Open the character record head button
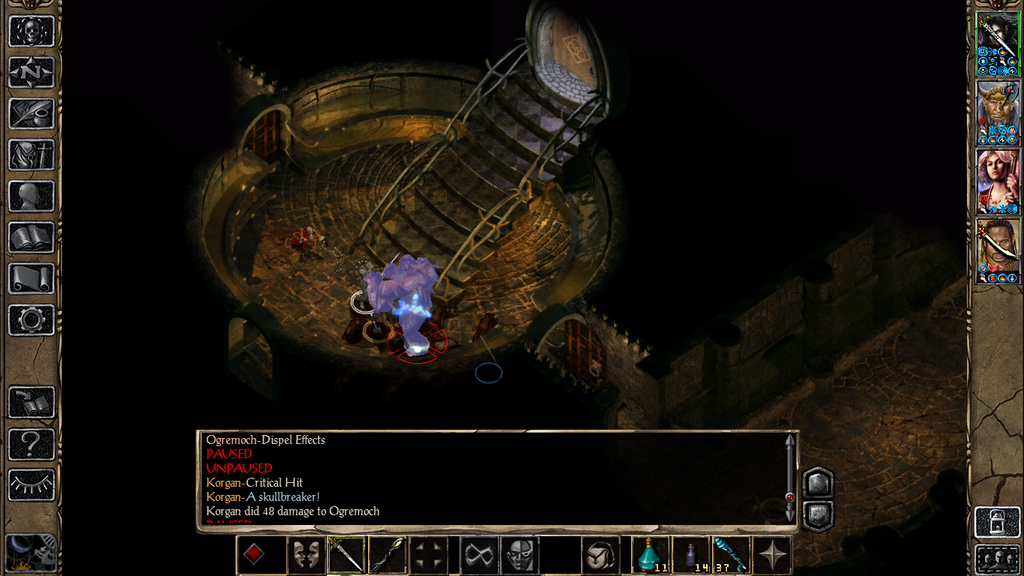Screen dimensions: 1024x576 (x=31, y=196)
